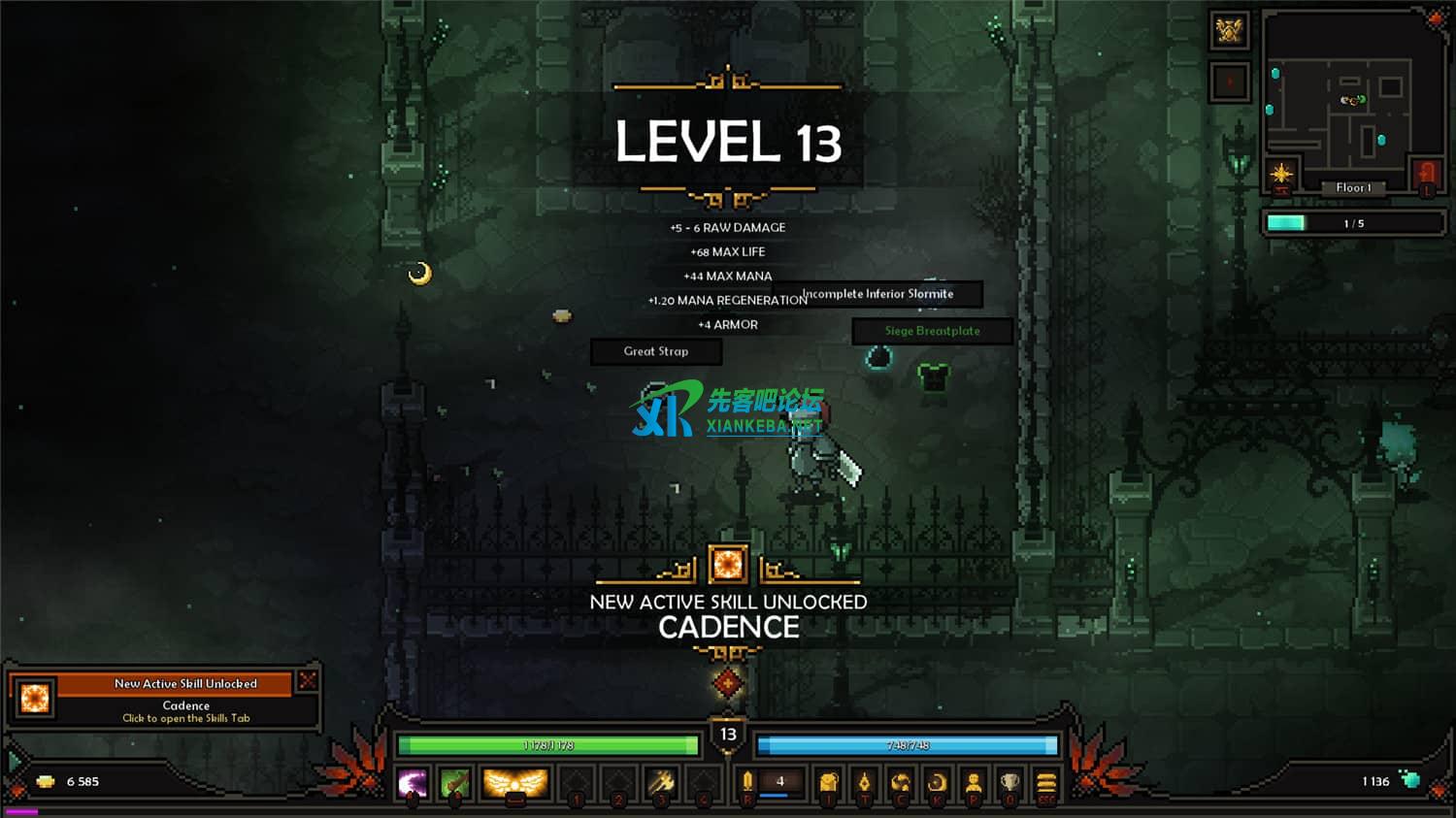Click the golden star icon beside the minimap
Image resolution: width=1456 pixels, height=818 pixels.
point(1281,175)
